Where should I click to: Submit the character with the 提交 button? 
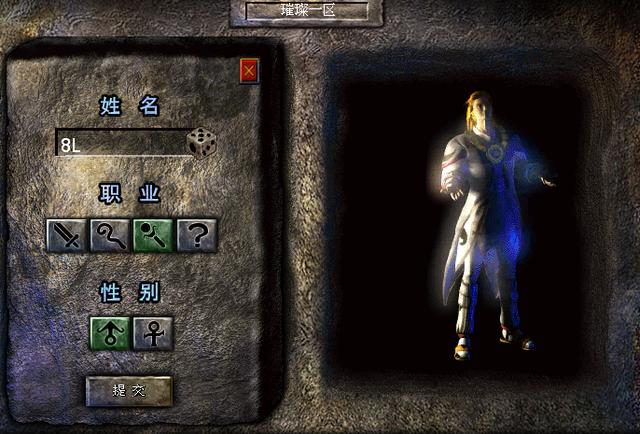click(x=129, y=391)
